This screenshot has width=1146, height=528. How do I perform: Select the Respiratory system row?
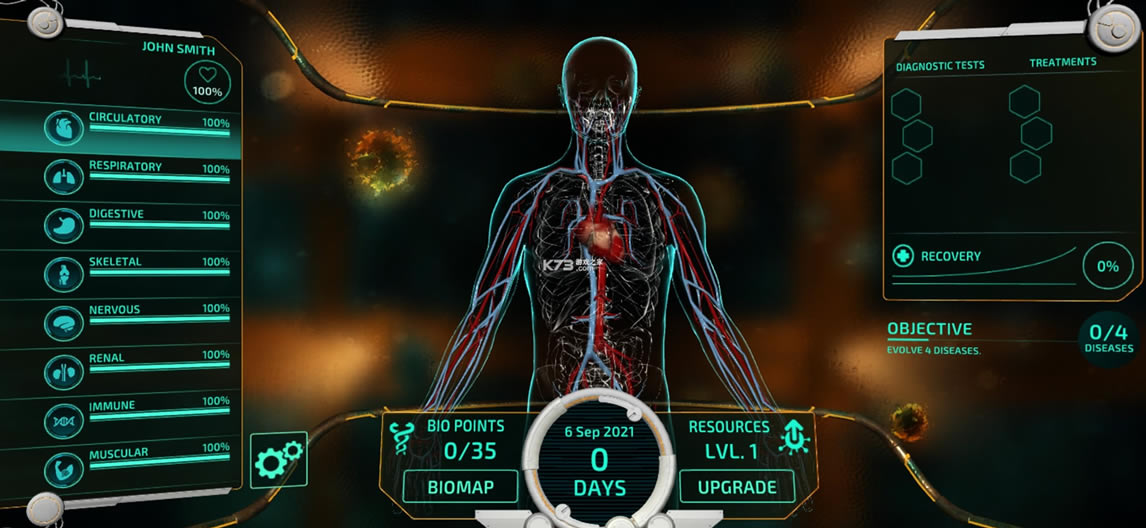coord(140,175)
